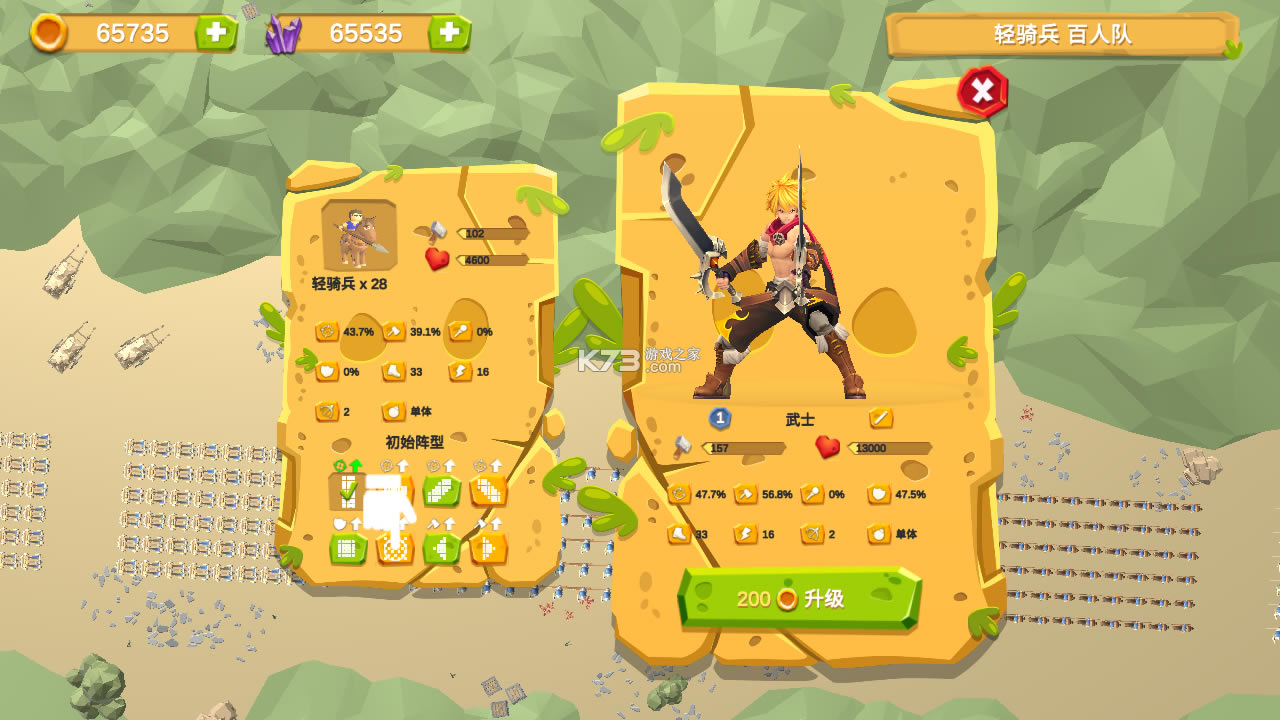Pick the orange diagonal stripe formation

488,490
